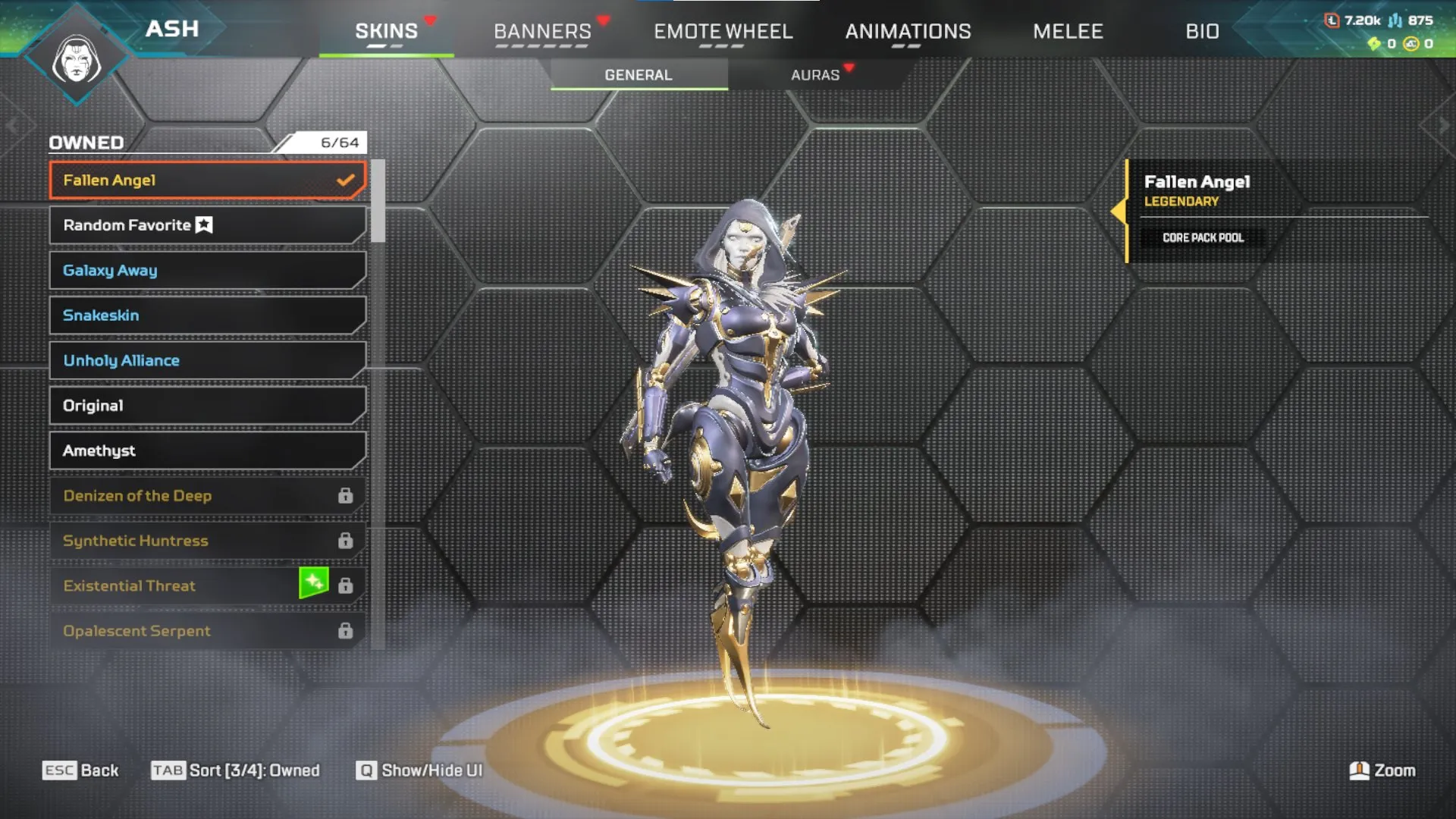Image resolution: width=1456 pixels, height=819 pixels.
Task: Click the equipped checkmark on Fallen Angel
Action: pyautogui.click(x=346, y=180)
